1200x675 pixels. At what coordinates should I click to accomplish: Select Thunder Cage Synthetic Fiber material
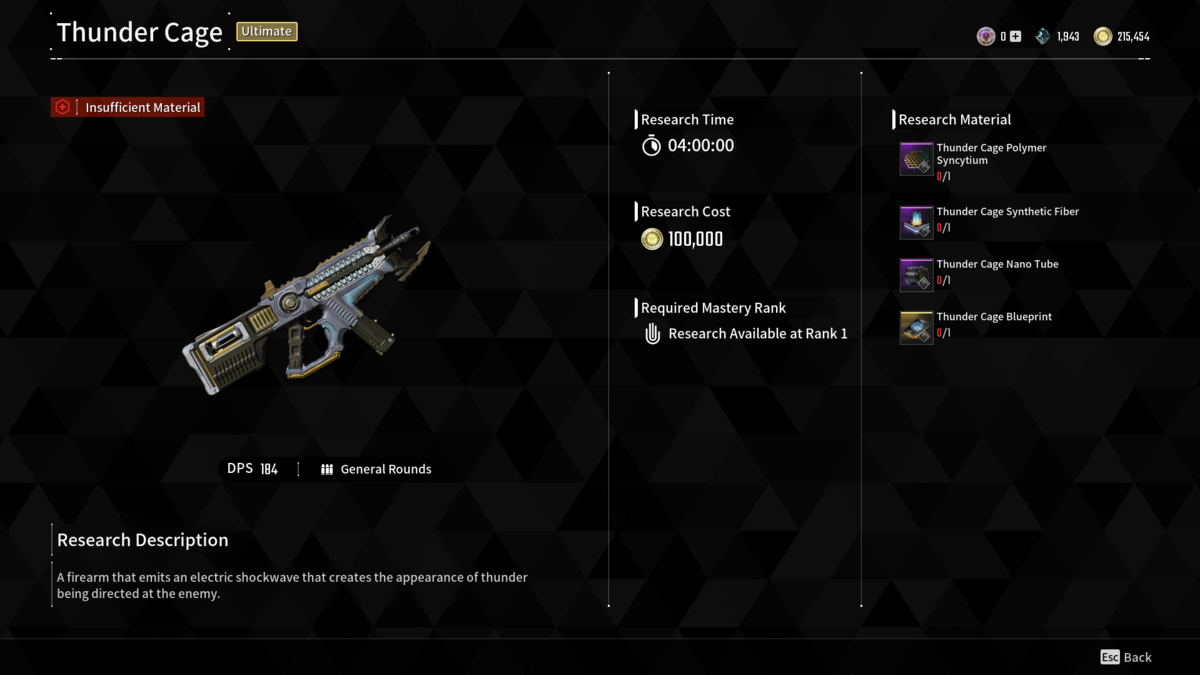(916, 221)
